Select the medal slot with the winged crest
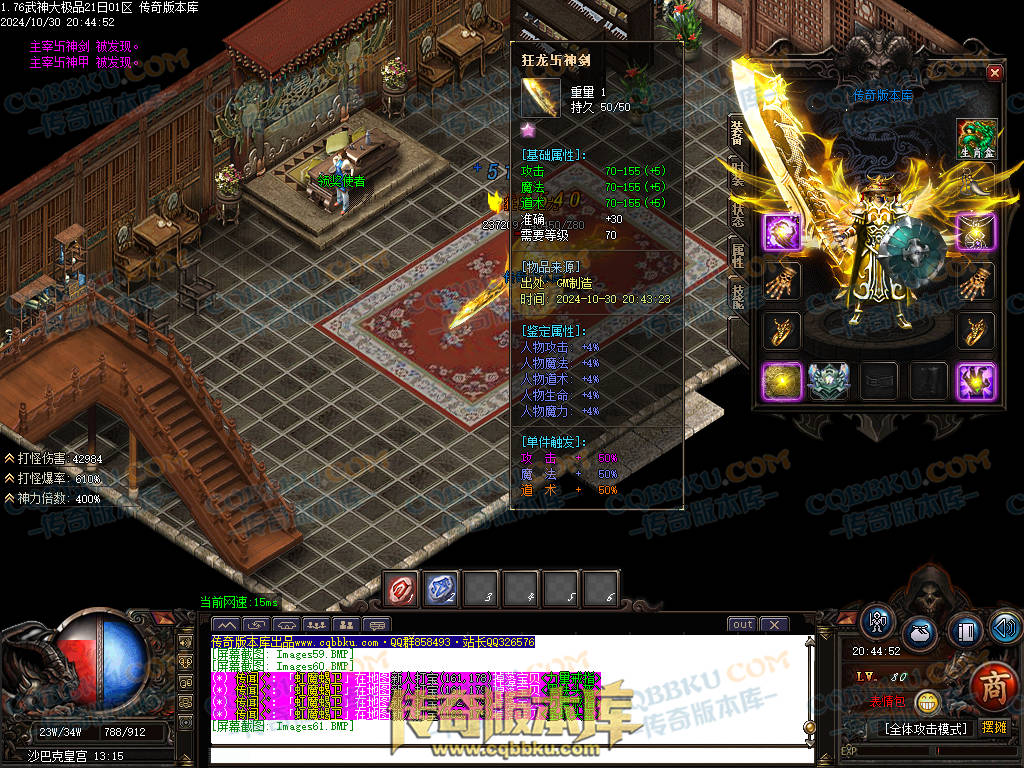Screen dimensions: 1024x768 point(828,381)
